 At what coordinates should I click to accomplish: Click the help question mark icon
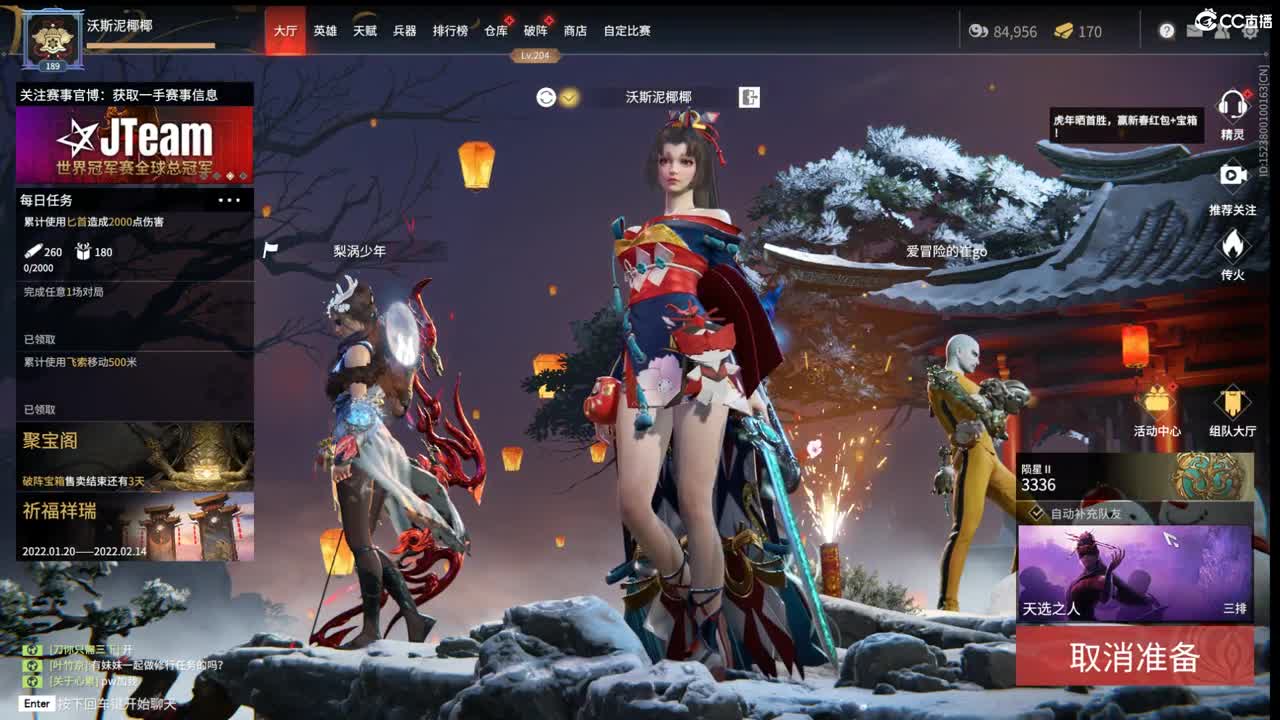(1167, 31)
